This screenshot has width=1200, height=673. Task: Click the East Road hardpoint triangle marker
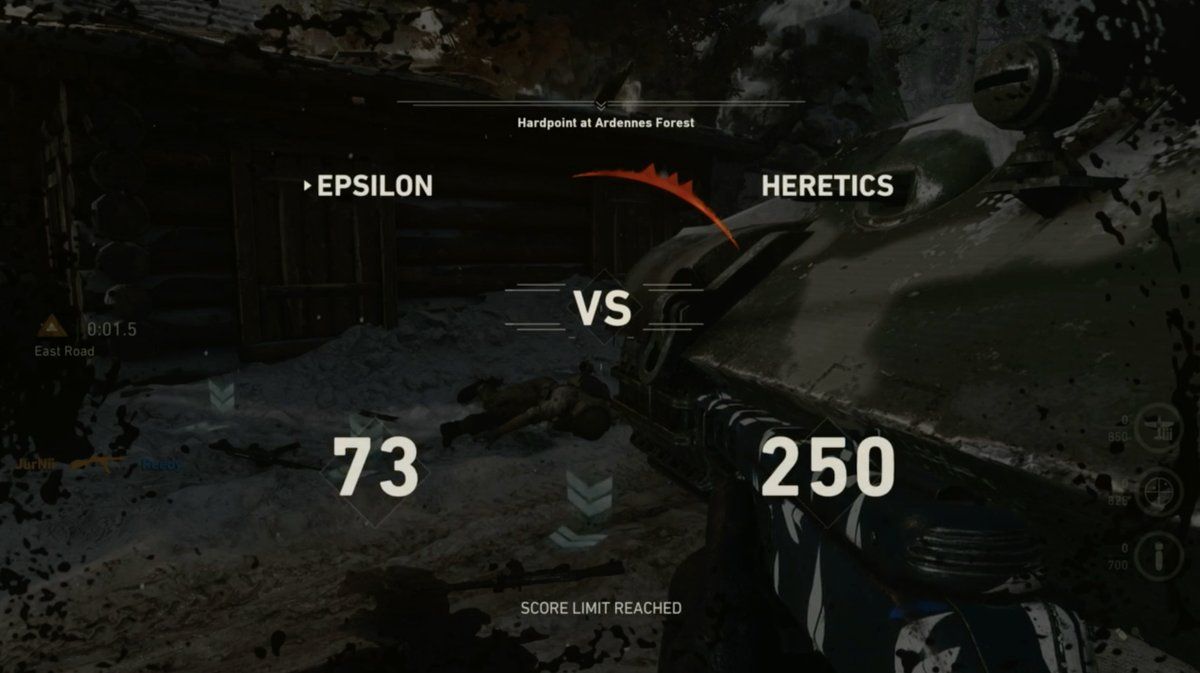tap(52, 327)
